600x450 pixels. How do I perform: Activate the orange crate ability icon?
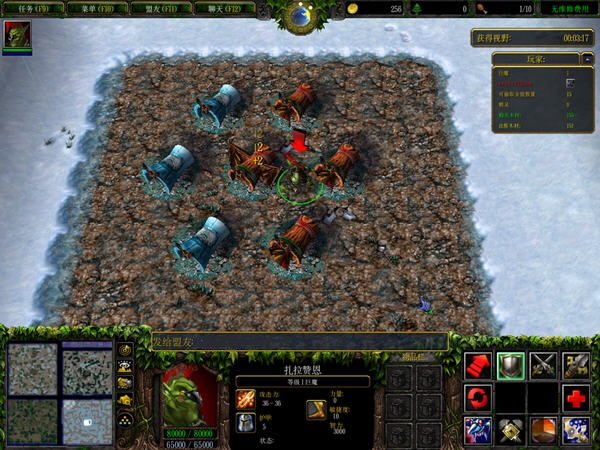pos(543,430)
